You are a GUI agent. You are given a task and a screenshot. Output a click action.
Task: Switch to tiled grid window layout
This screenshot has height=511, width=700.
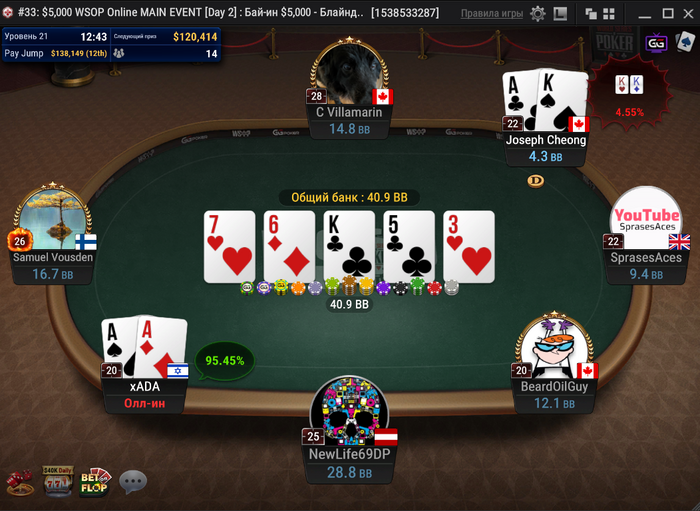pyautogui.click(x=607, y=14)
